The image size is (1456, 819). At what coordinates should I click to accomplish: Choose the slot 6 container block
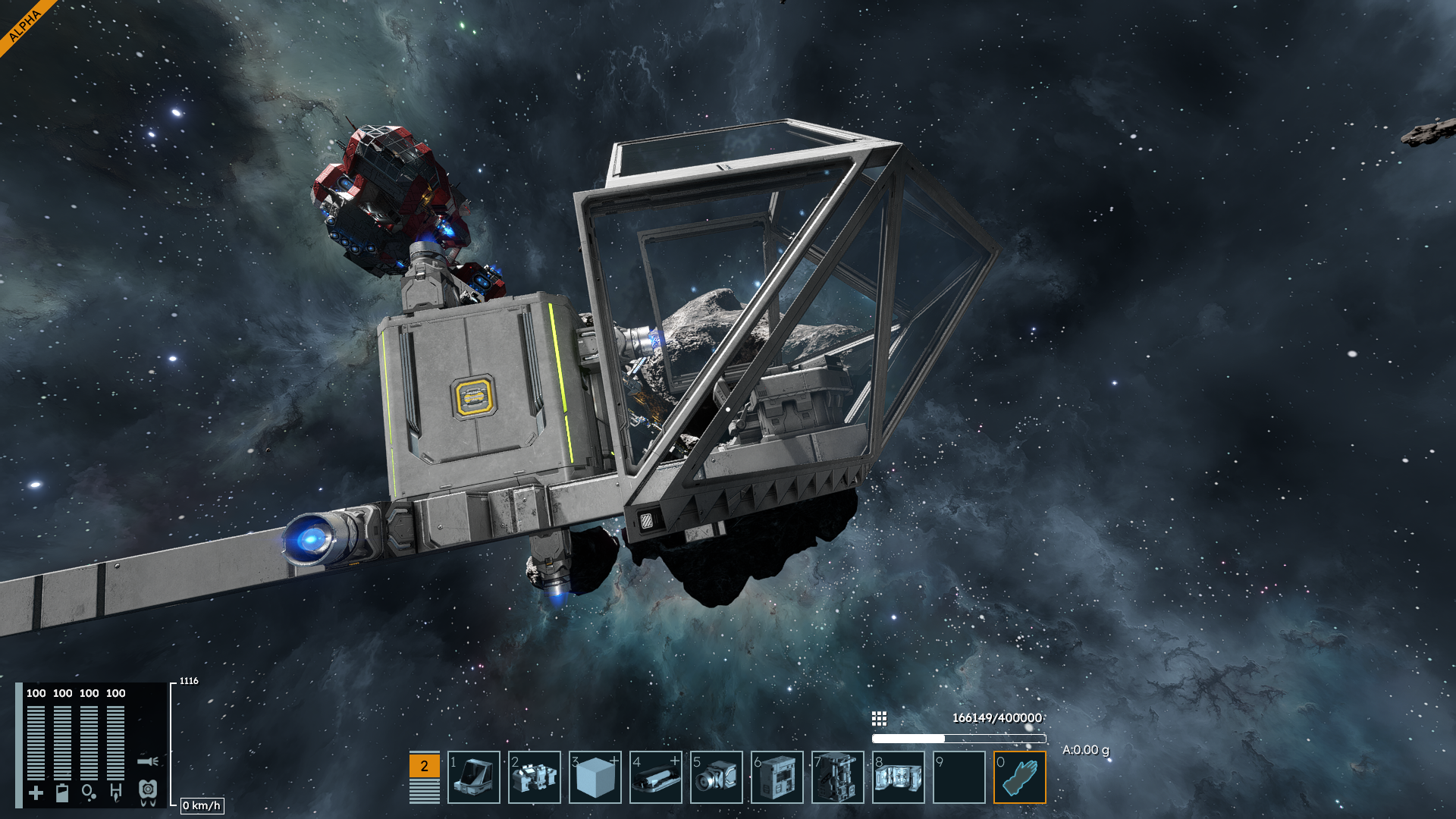tap(777, 777)
